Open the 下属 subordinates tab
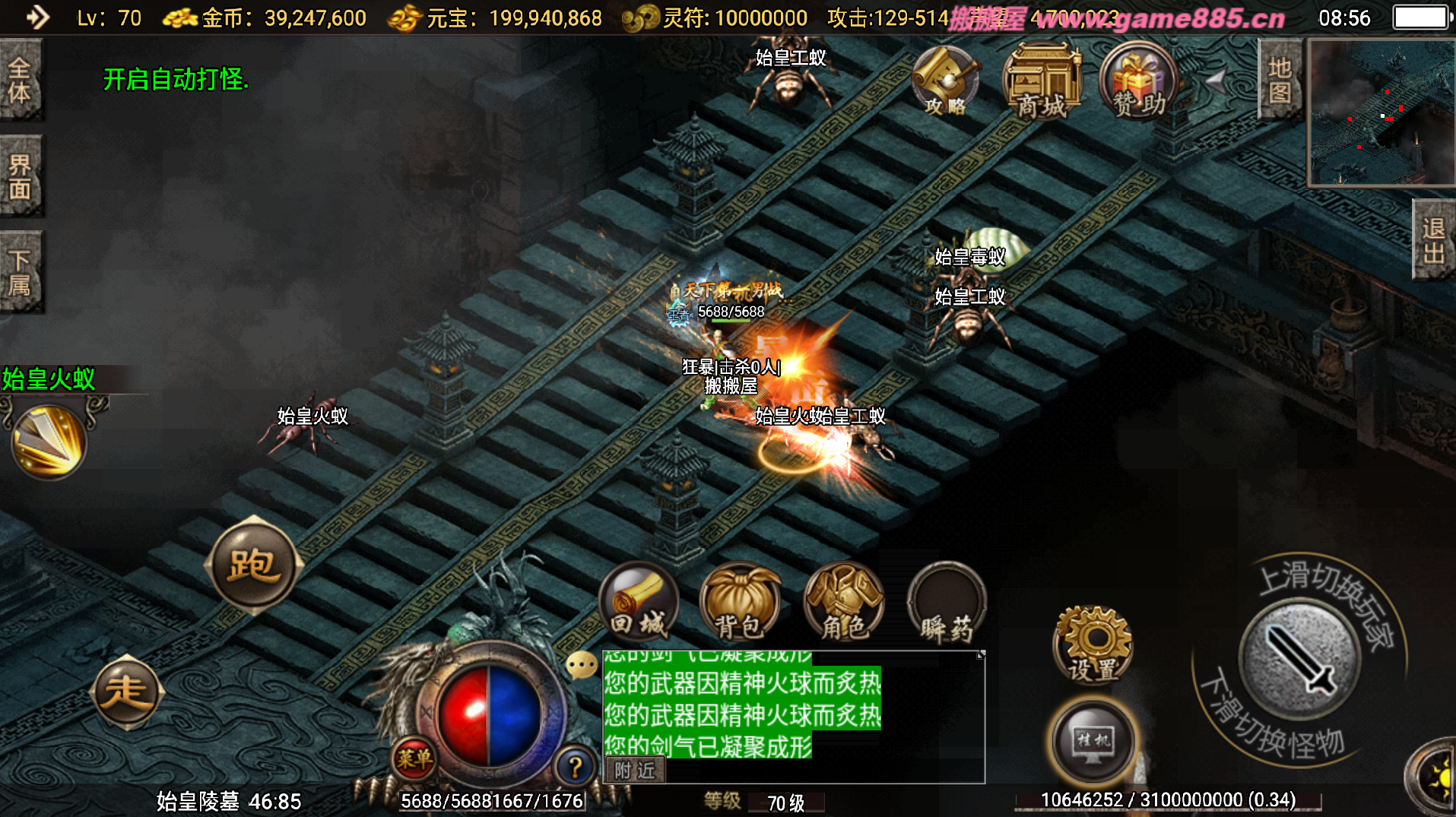The image size is (1456, 817). pos(21,272)
